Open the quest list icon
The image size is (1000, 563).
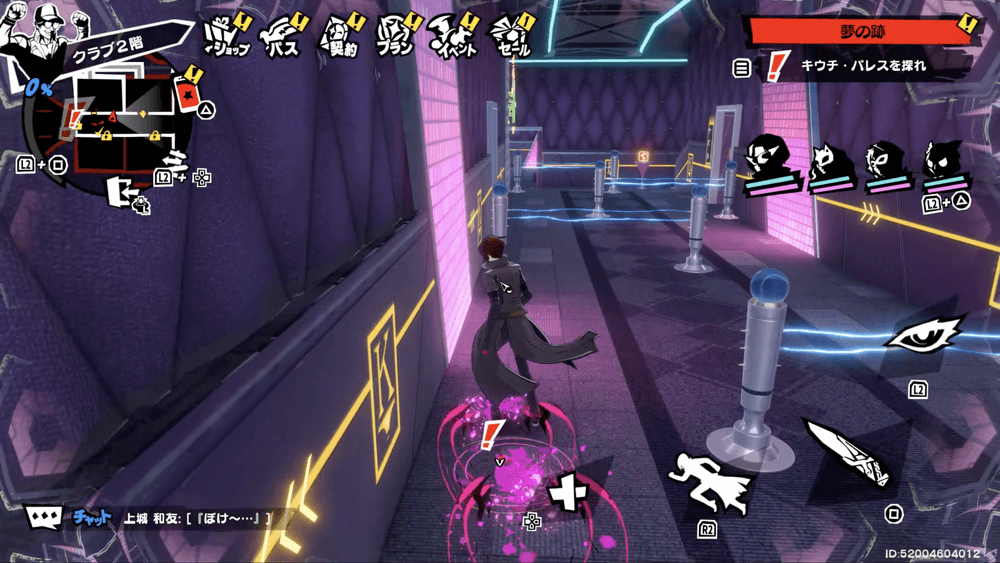(742, 68)
